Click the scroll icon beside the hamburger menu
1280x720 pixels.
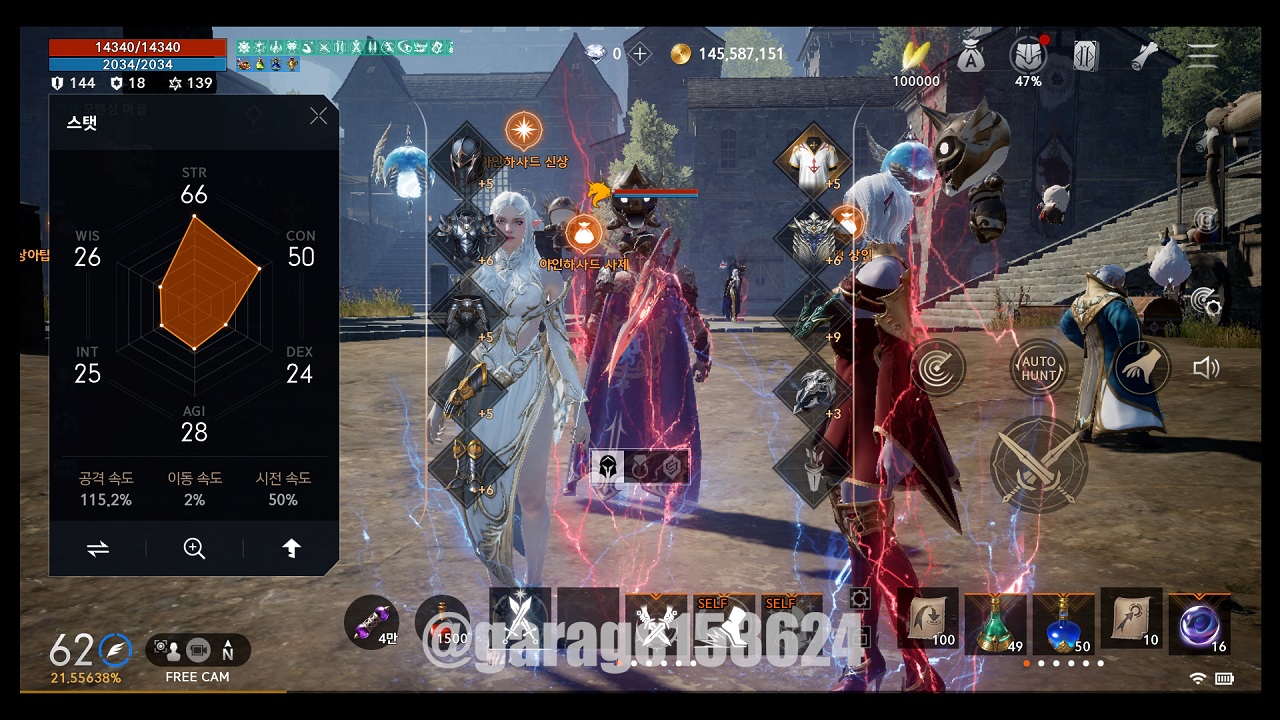point(1145,55)
